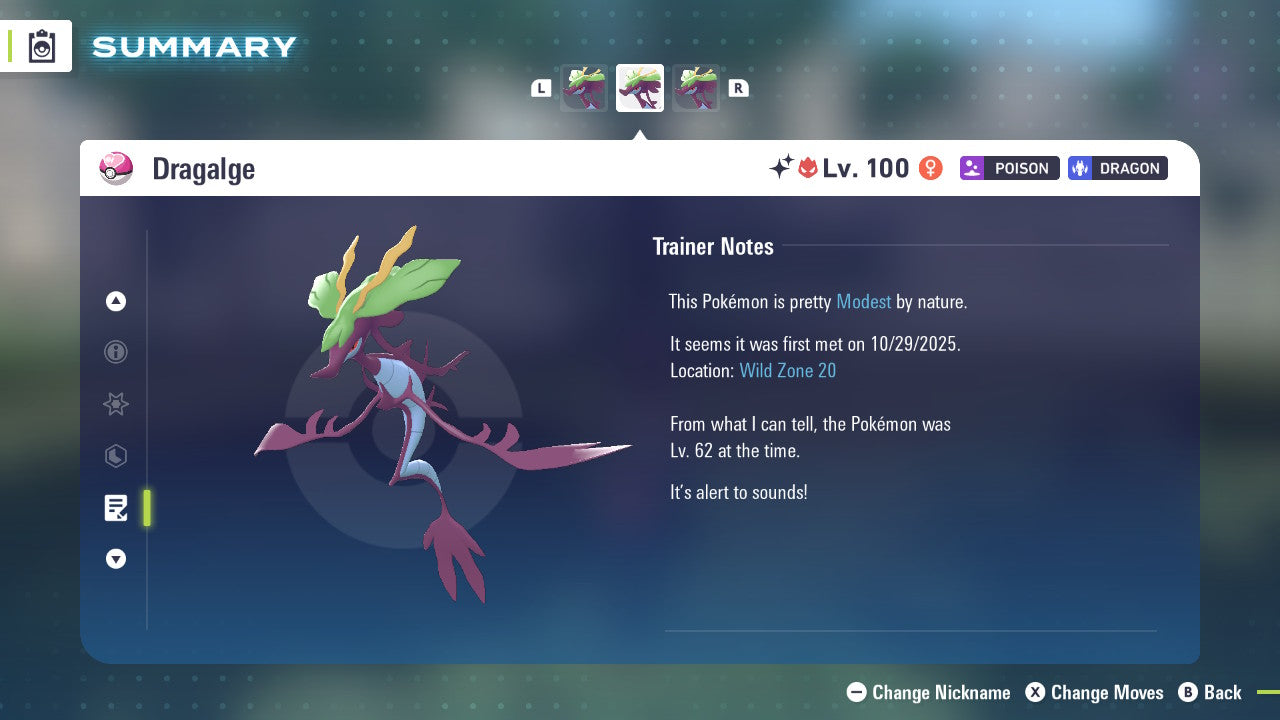Select the highlighted middle Dragalge tab
The height and width of the screenshot is (720, 1280).
639,88
